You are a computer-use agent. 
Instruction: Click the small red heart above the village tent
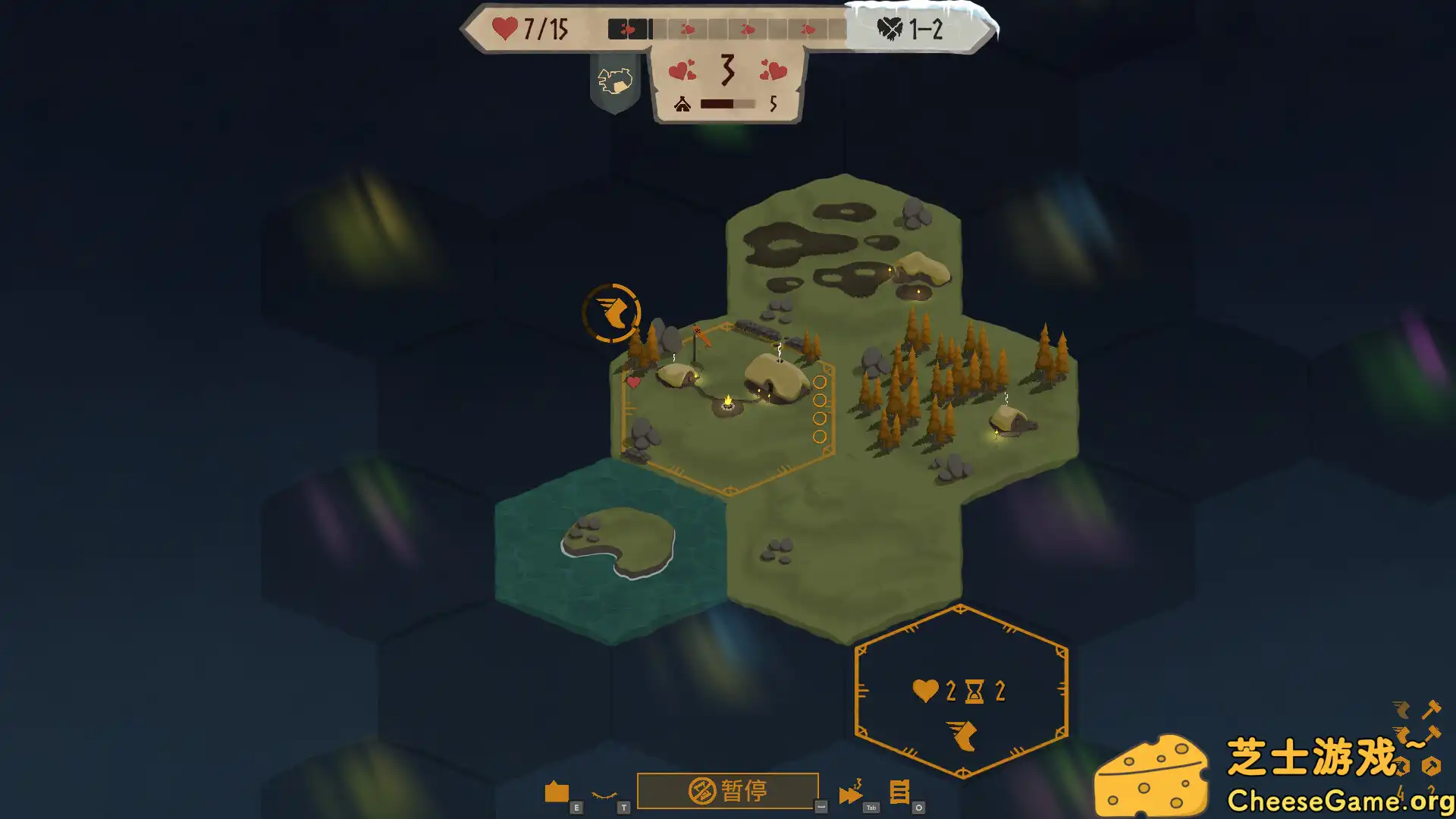[x=634, y=381]
